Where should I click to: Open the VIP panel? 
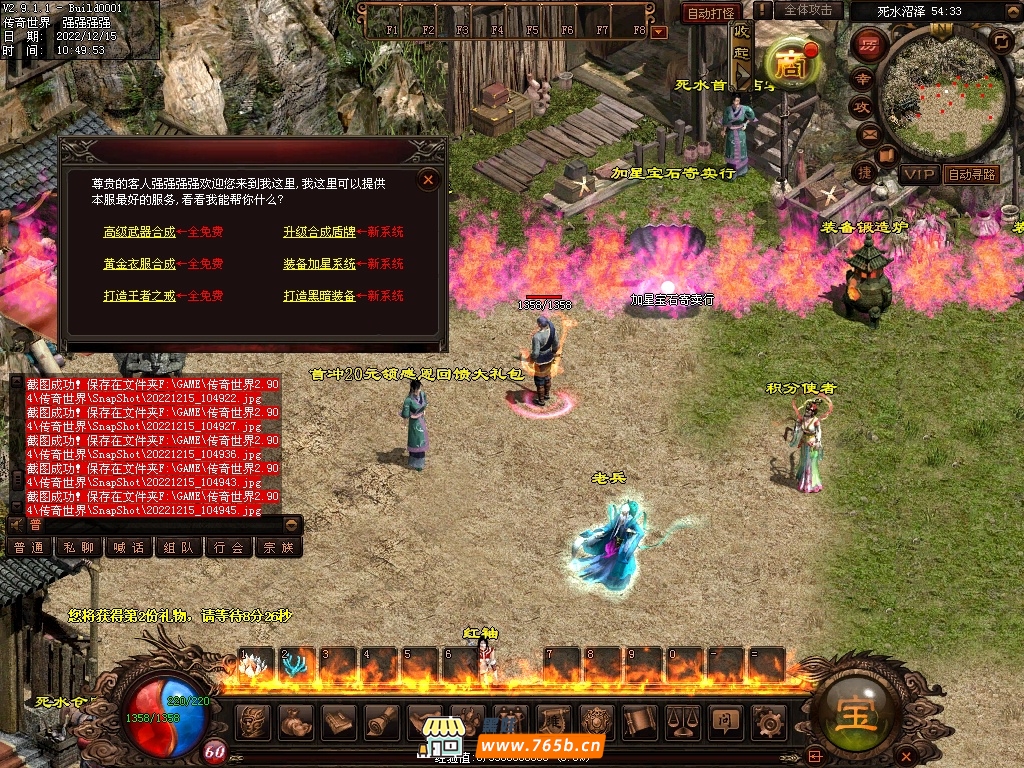click(919, 174)
